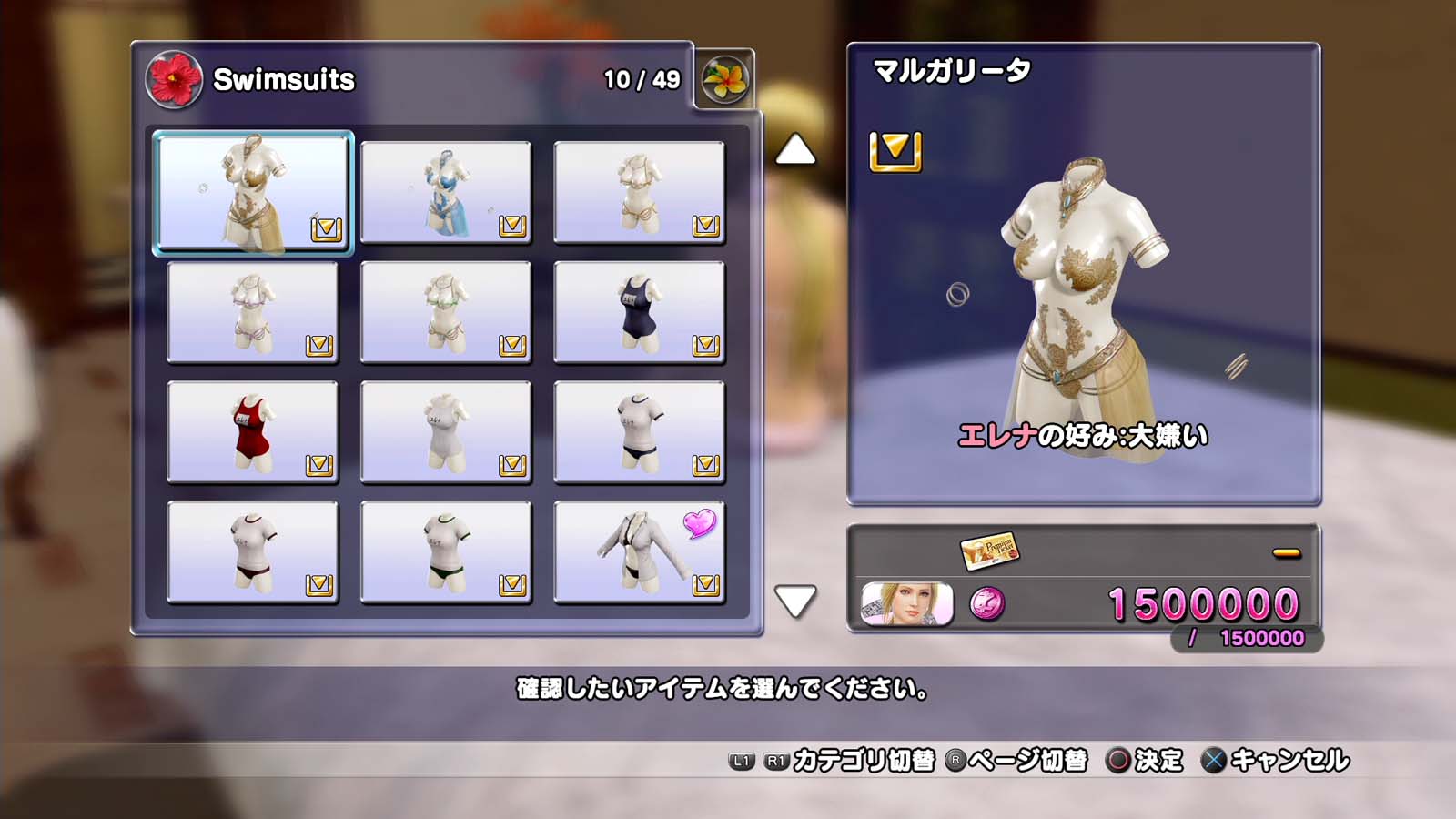1456x819 pixels.
Task: Select the red school swimsuit
Action: coord(253,432)
